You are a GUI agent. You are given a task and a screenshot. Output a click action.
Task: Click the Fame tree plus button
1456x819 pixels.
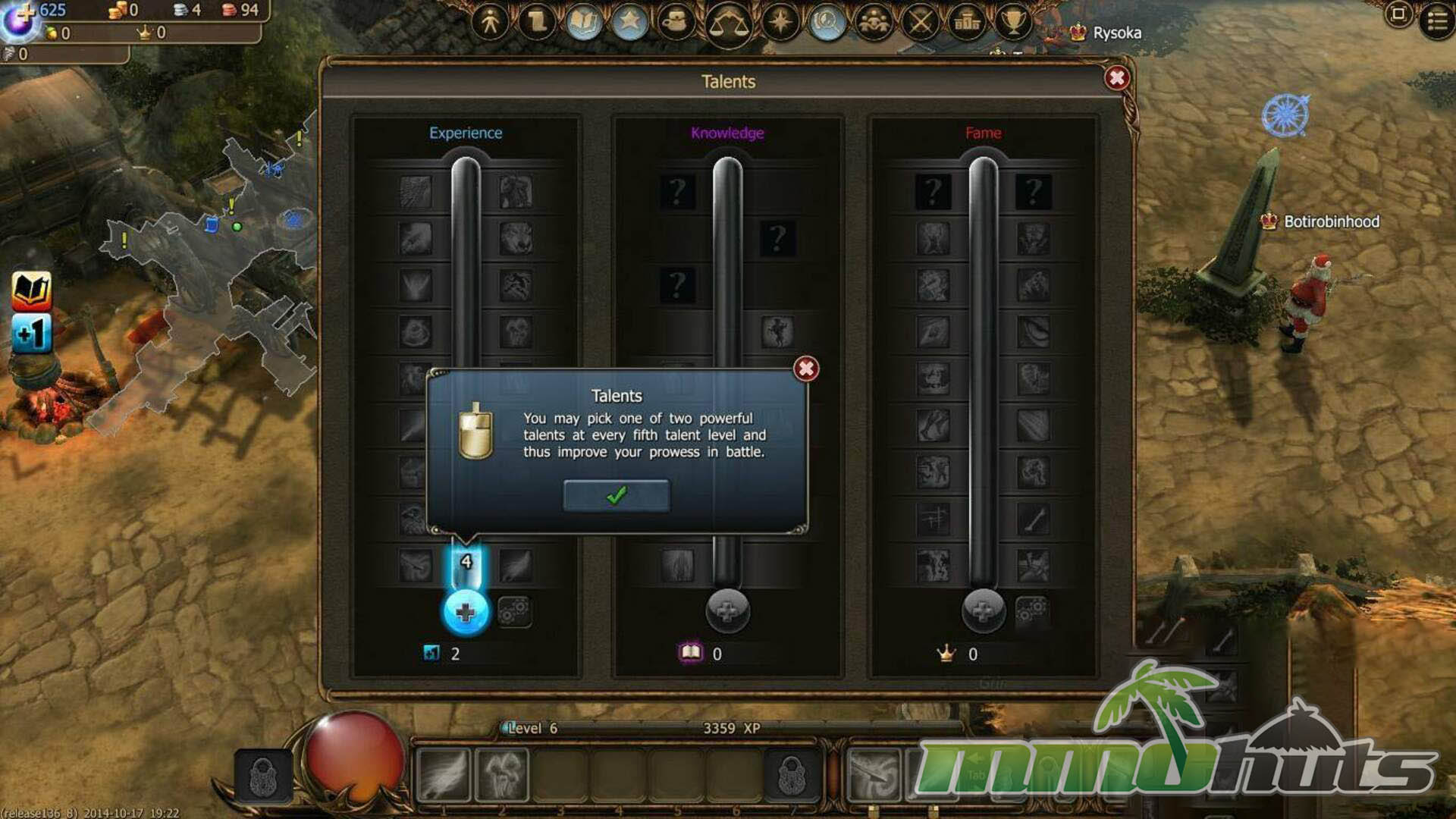pyautogui.click(x=983, y=611)
